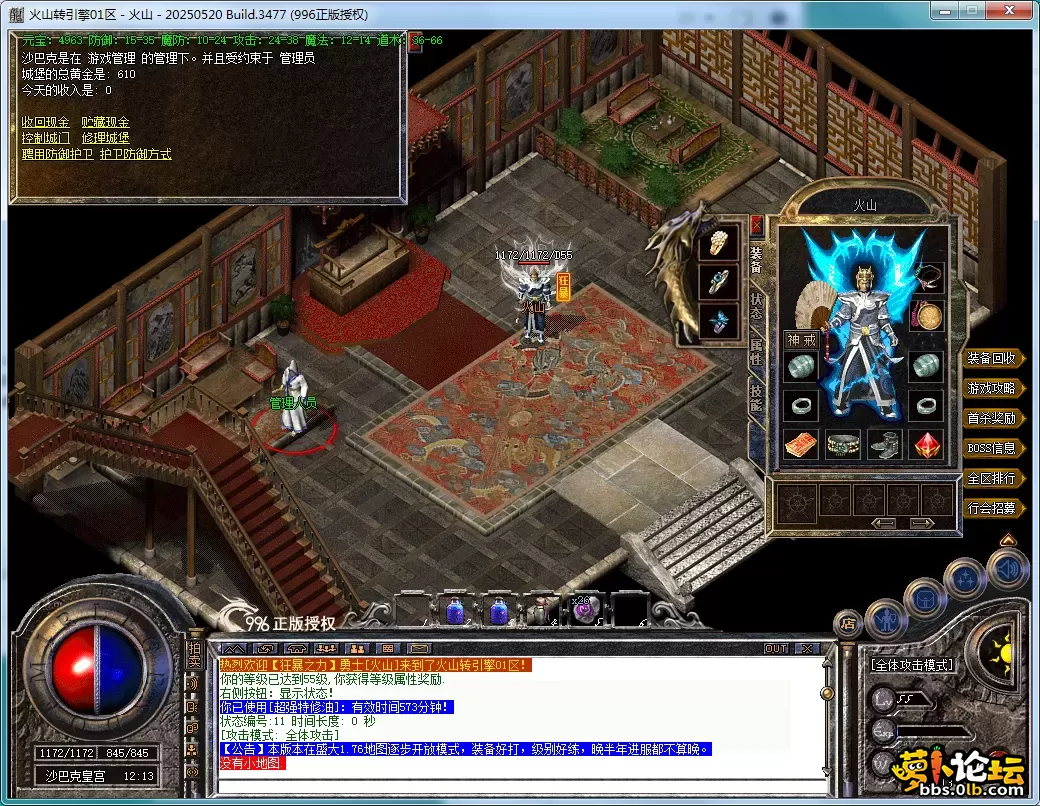The height and width of the screenshot is (806, 1040).
Task: Switch to the 属性 attributes tab
Action: pos(756,353)
